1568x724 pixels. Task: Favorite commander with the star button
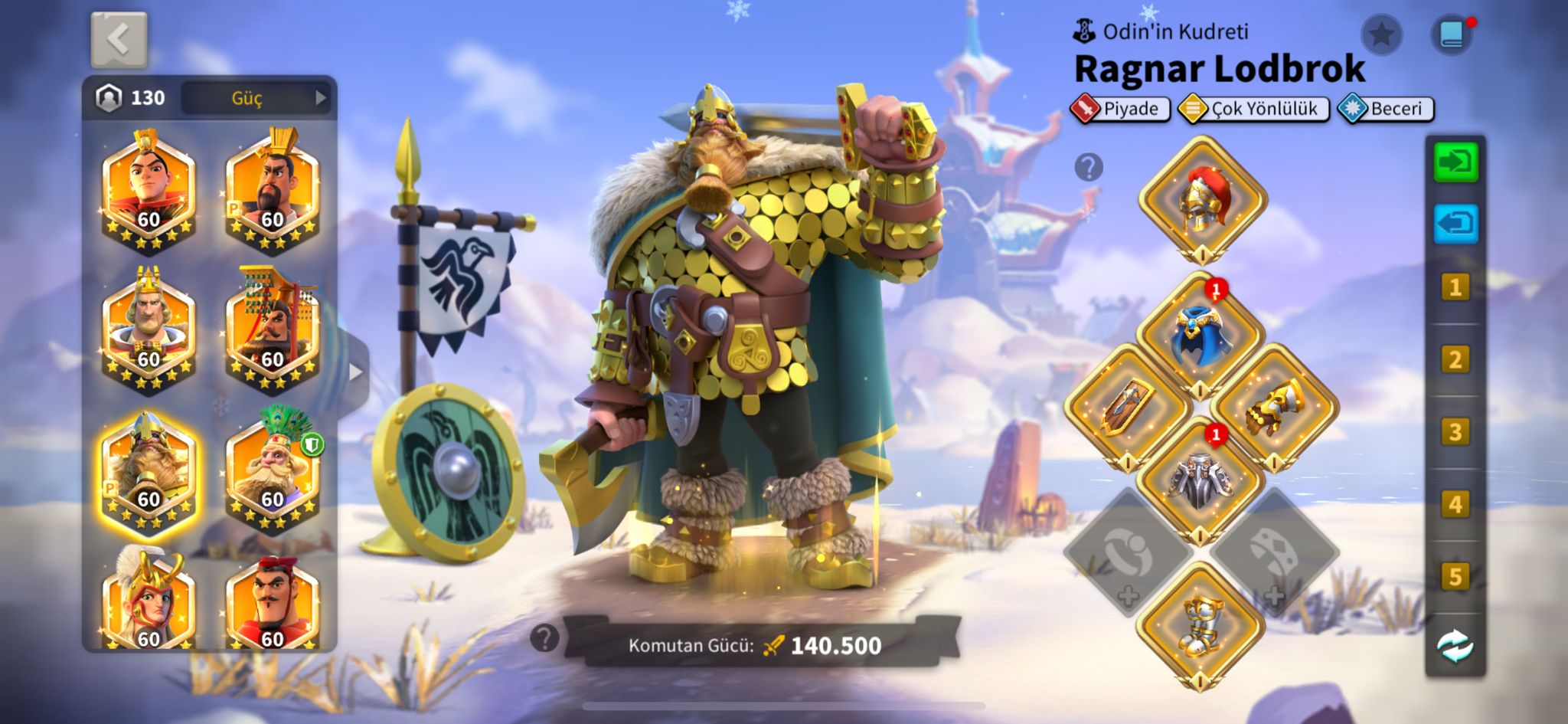pyautogui.click(x=1381, y=34)
